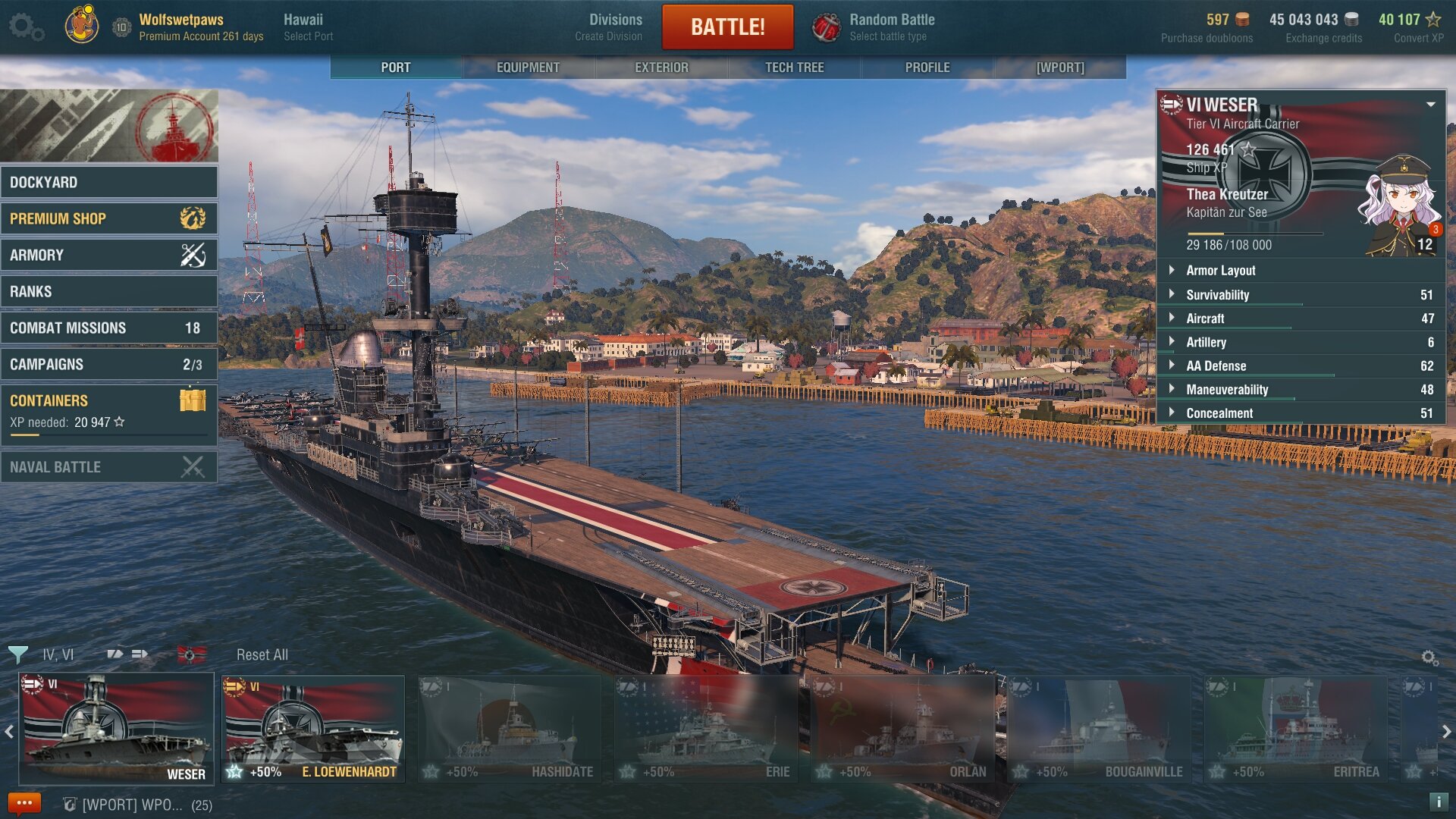Visit the Premium Shop
This screenshot has height=819, width=1456.
[109, 218]
